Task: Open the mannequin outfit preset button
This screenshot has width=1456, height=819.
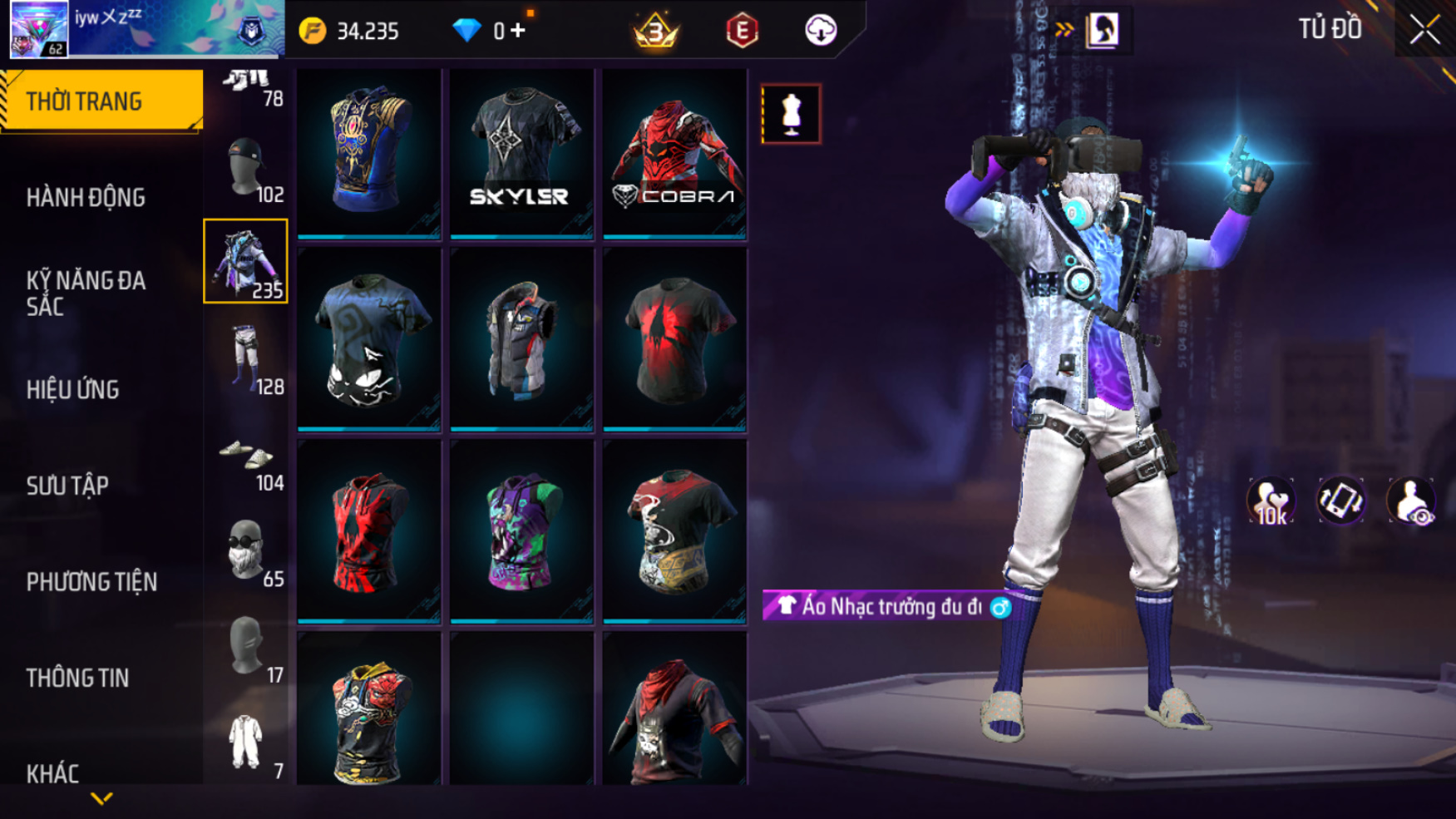Action: [791, 114]
